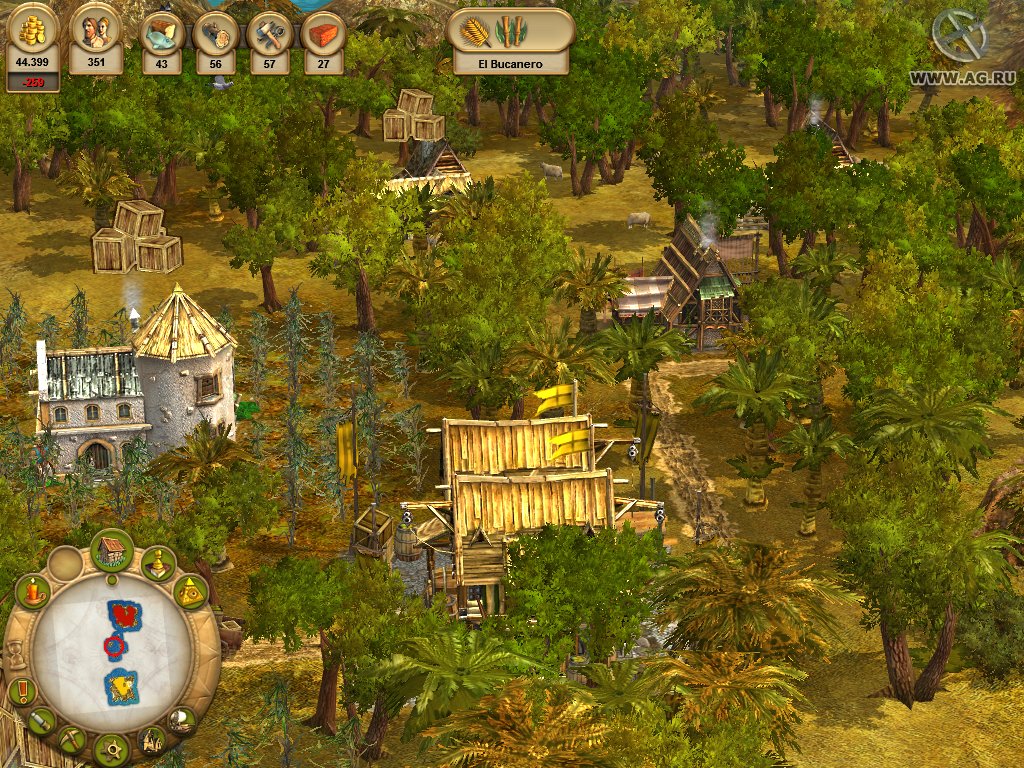Viewport: 1024px width, 768px height.
Task: Open the sailing ship menu
Action: click(181, 719)
